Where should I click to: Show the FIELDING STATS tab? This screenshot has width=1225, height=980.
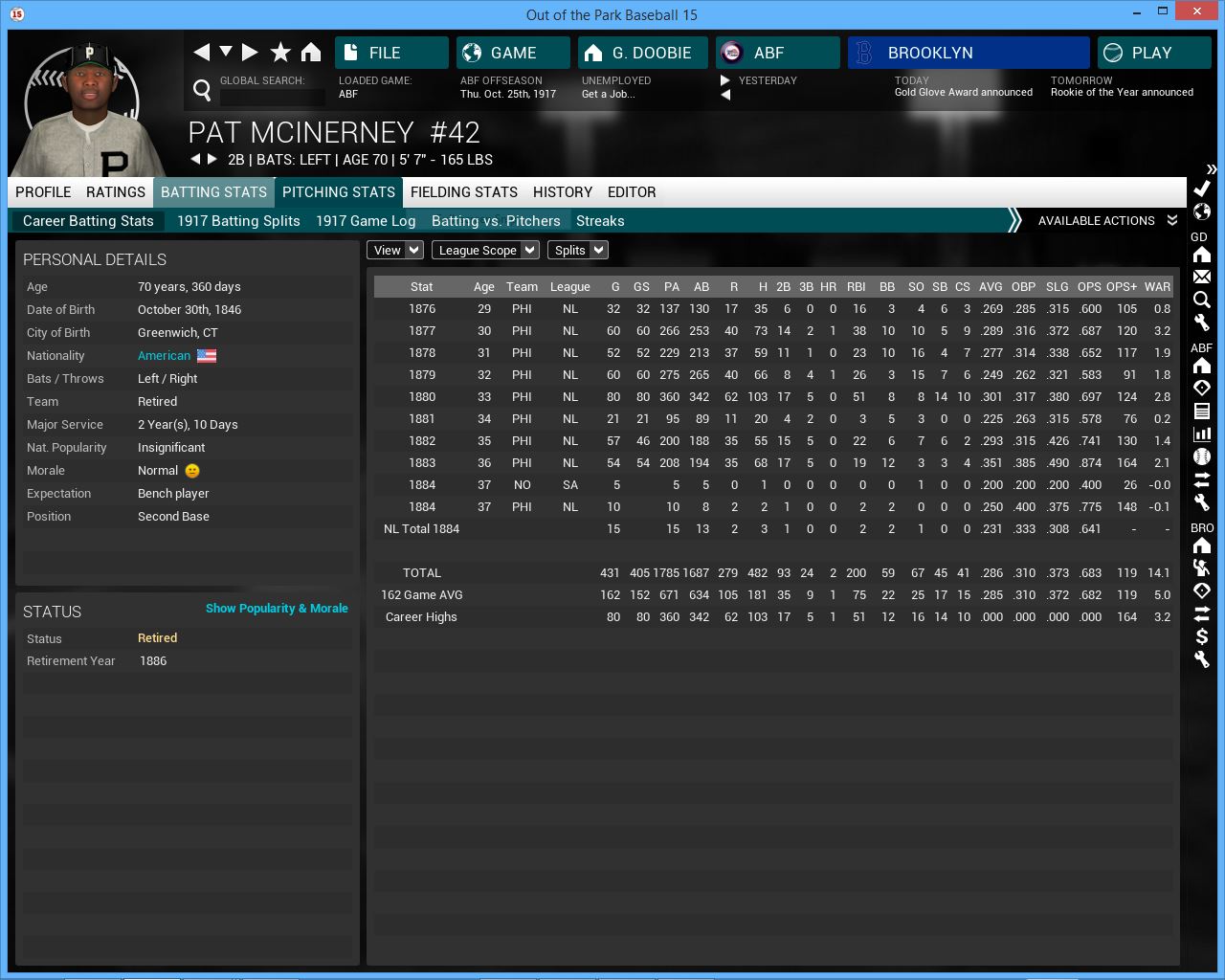click(x=464, y=192)
